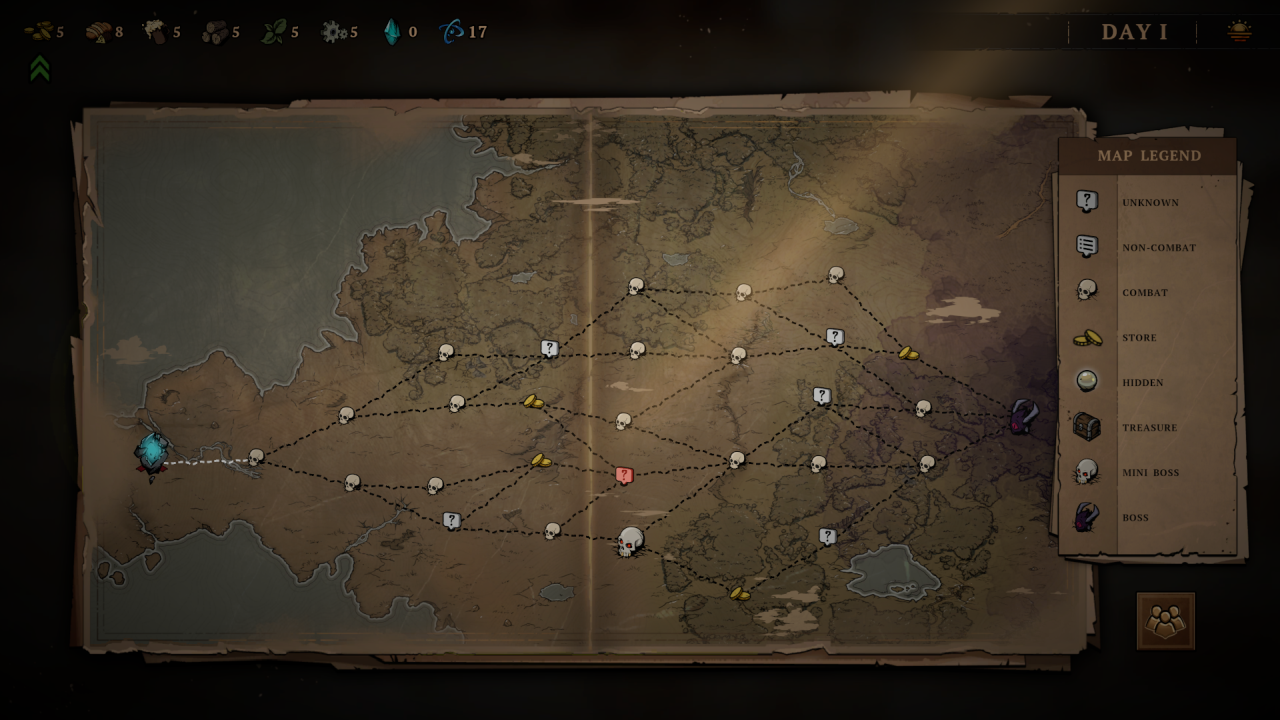Click the Store entry in the map legend
Viewport: 1280px width, 720px height.
pyautogui.click(x=1139, y=338)
